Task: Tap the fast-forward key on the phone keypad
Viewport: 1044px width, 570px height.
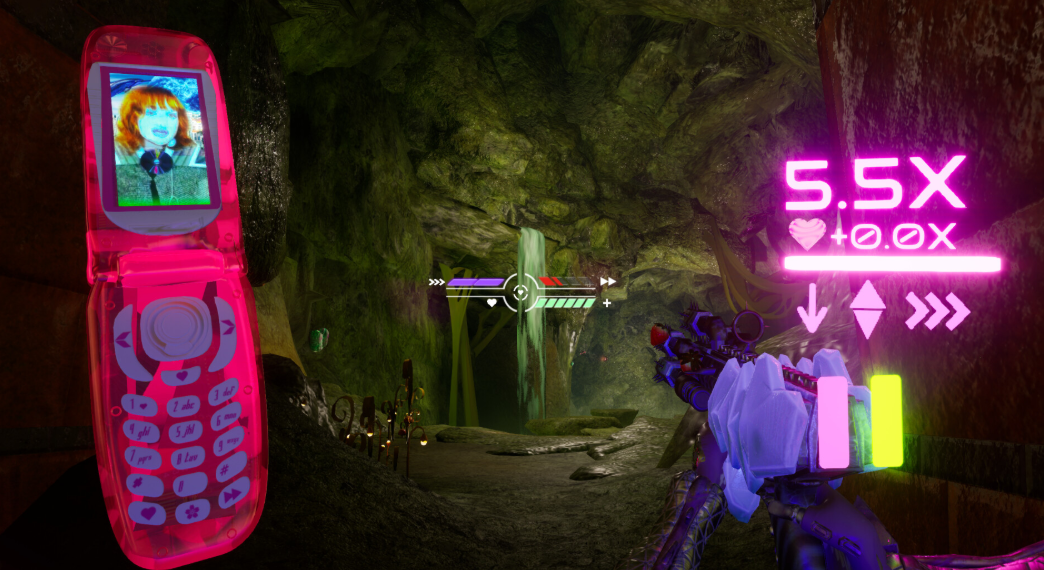Action: tap(235, 493)
